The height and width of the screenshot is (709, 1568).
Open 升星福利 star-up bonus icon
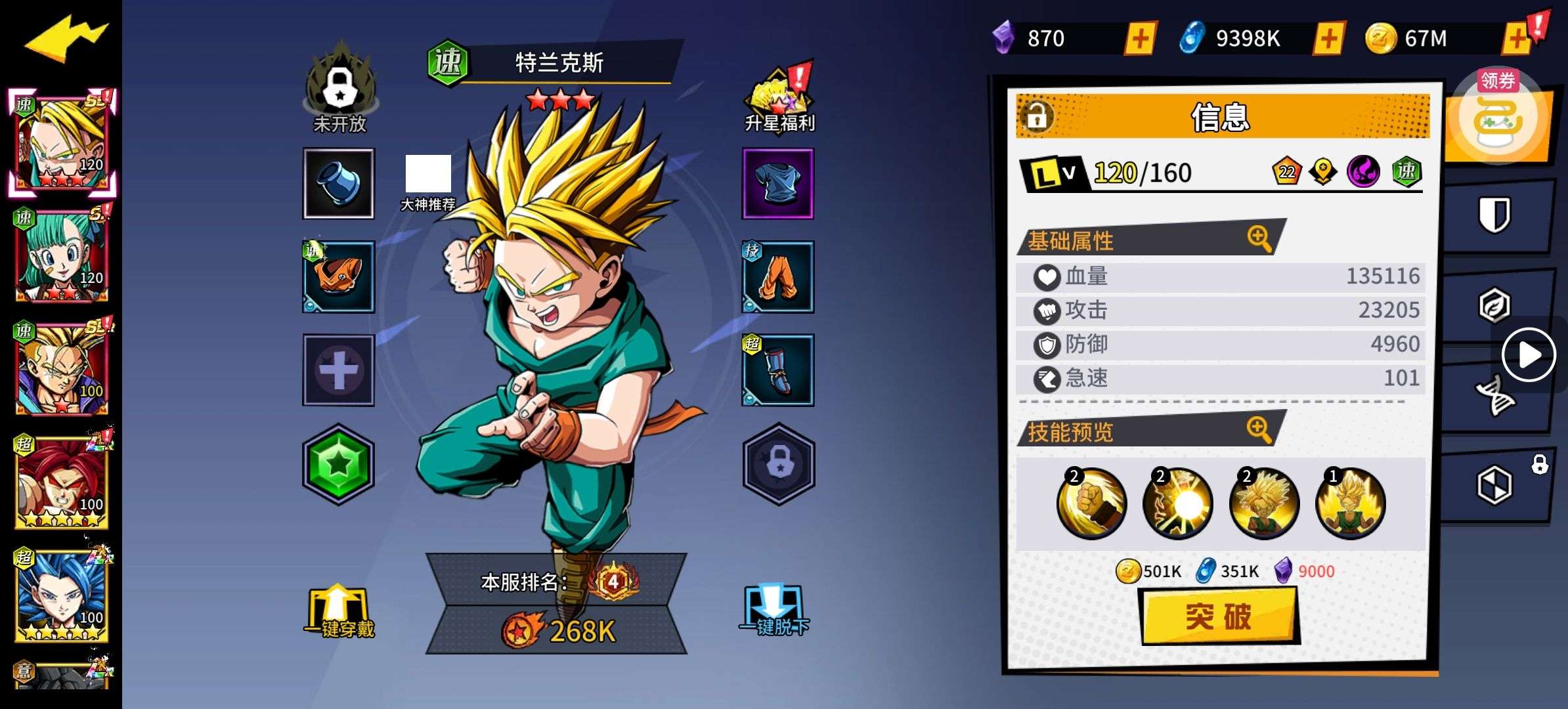tap(779, 100)
